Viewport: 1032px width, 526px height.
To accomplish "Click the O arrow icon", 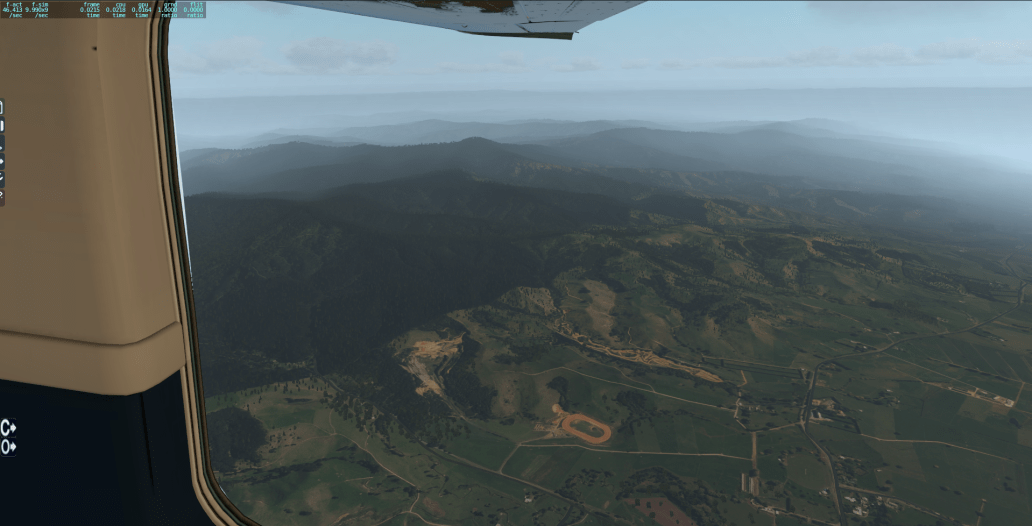I will [8, 447].
